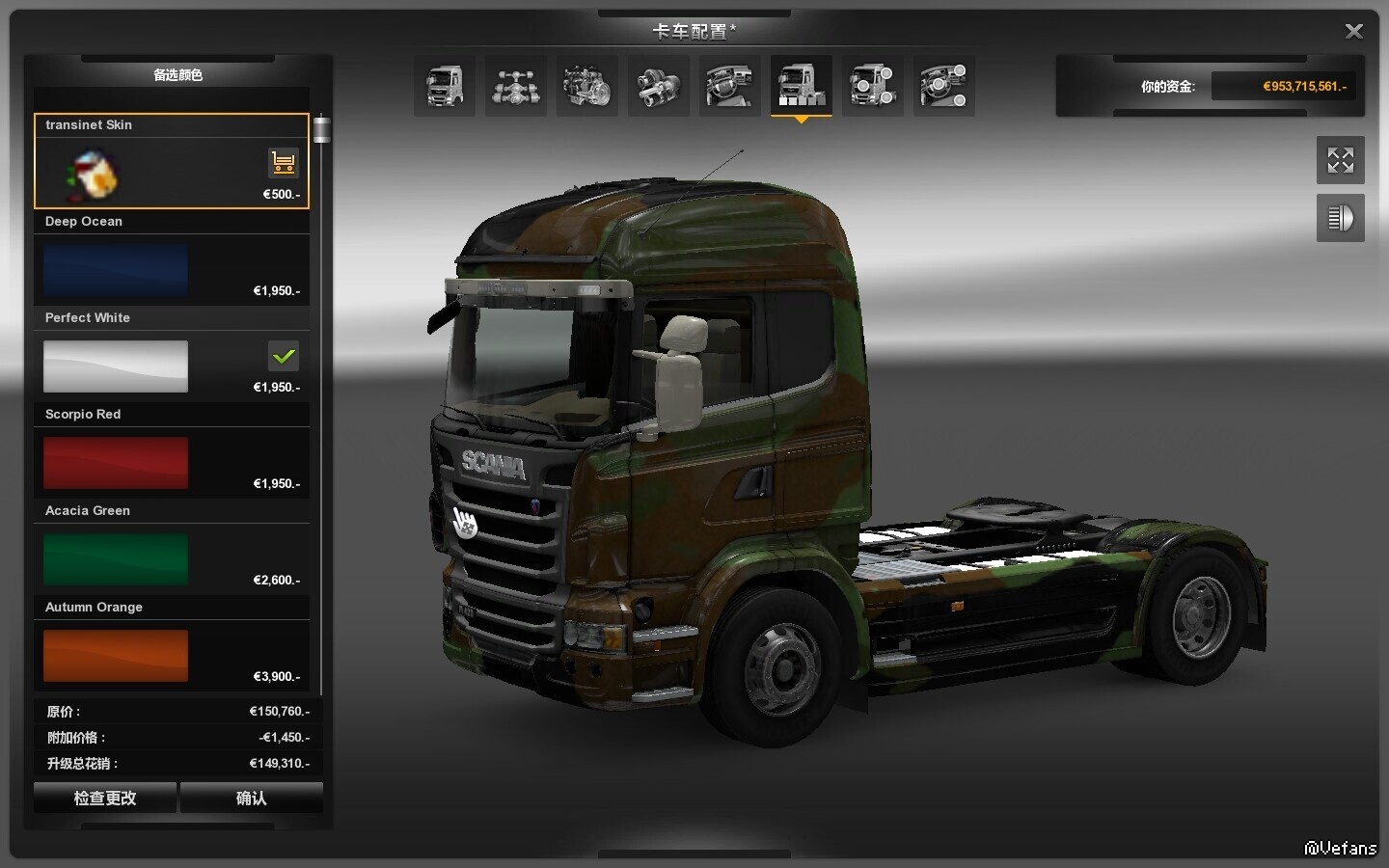Toggle fullscreen truck view
1389x868 pixels.
point(1340,160)
